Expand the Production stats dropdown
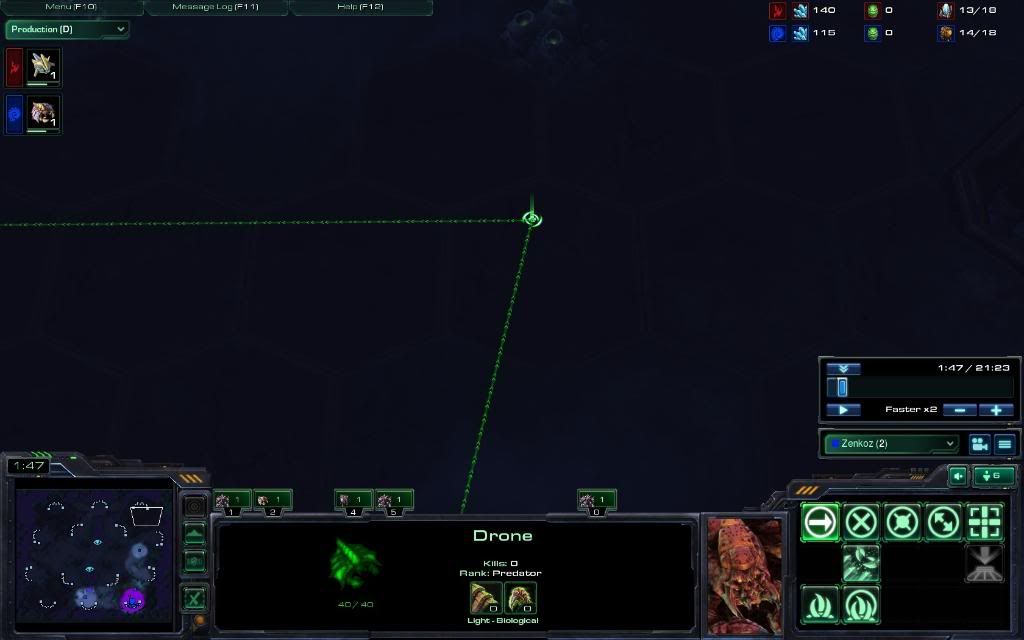 pyautogui.click(x=67, y=29)
